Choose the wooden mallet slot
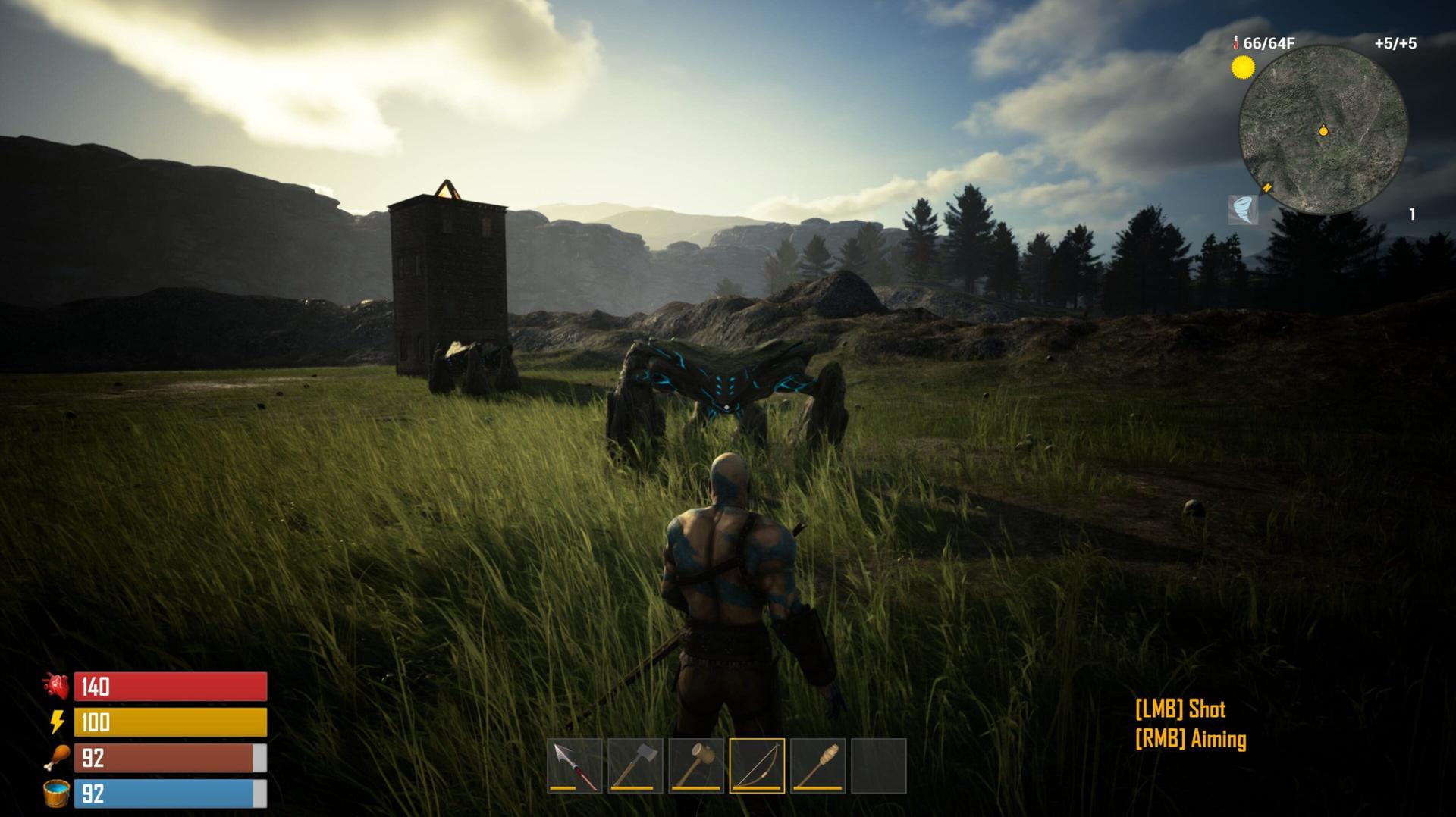The height and width of the screenshot is (817, 1456). point(696,765)
